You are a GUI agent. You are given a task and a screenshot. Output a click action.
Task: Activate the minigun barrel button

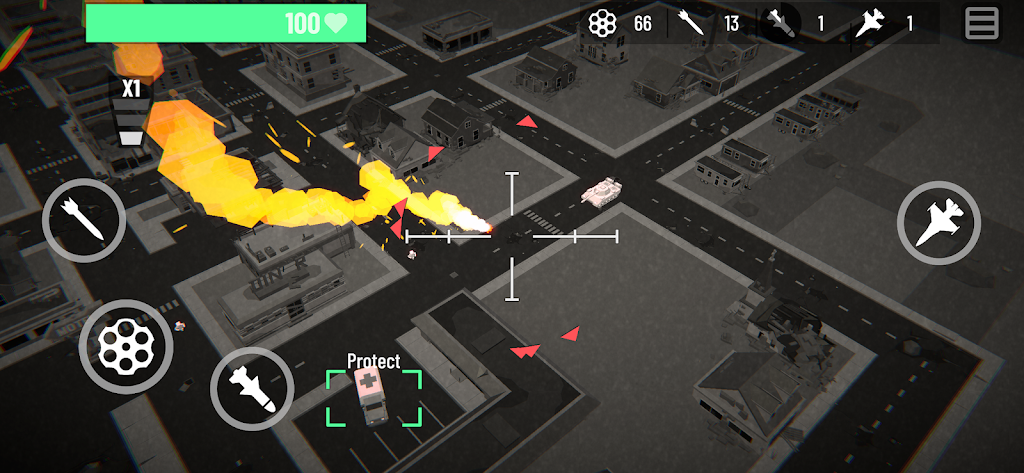126,346
